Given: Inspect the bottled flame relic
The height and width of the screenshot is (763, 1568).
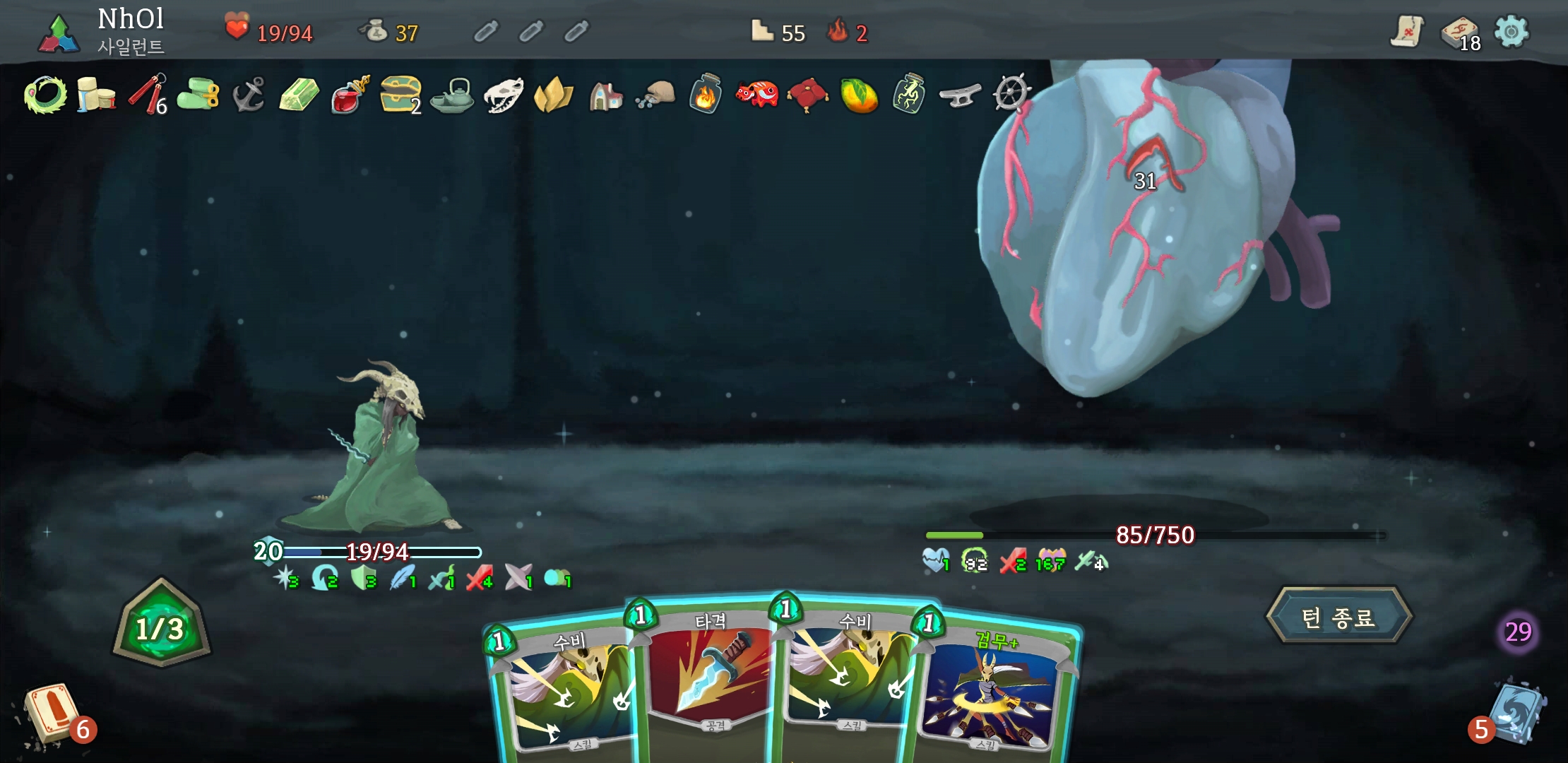Looking at the screenshot, I should 706,95.
